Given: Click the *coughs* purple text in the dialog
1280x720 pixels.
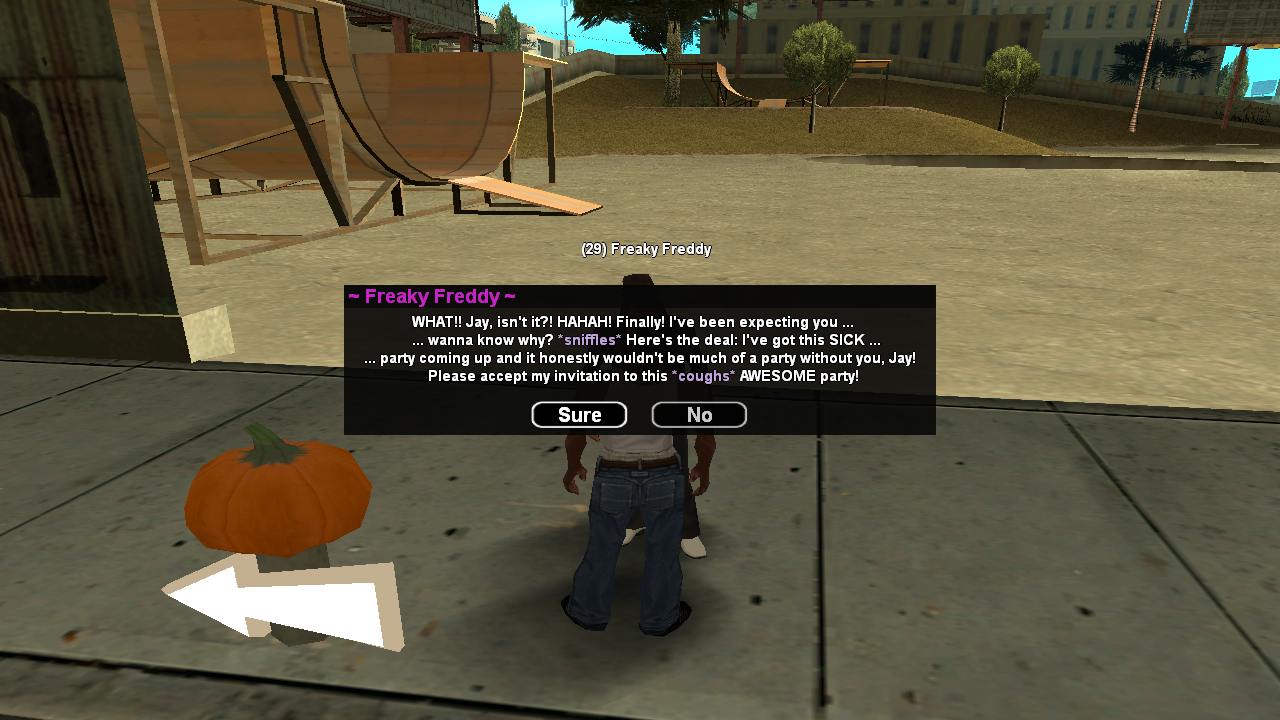Looking at the screenshot, I should pos(703,376).
